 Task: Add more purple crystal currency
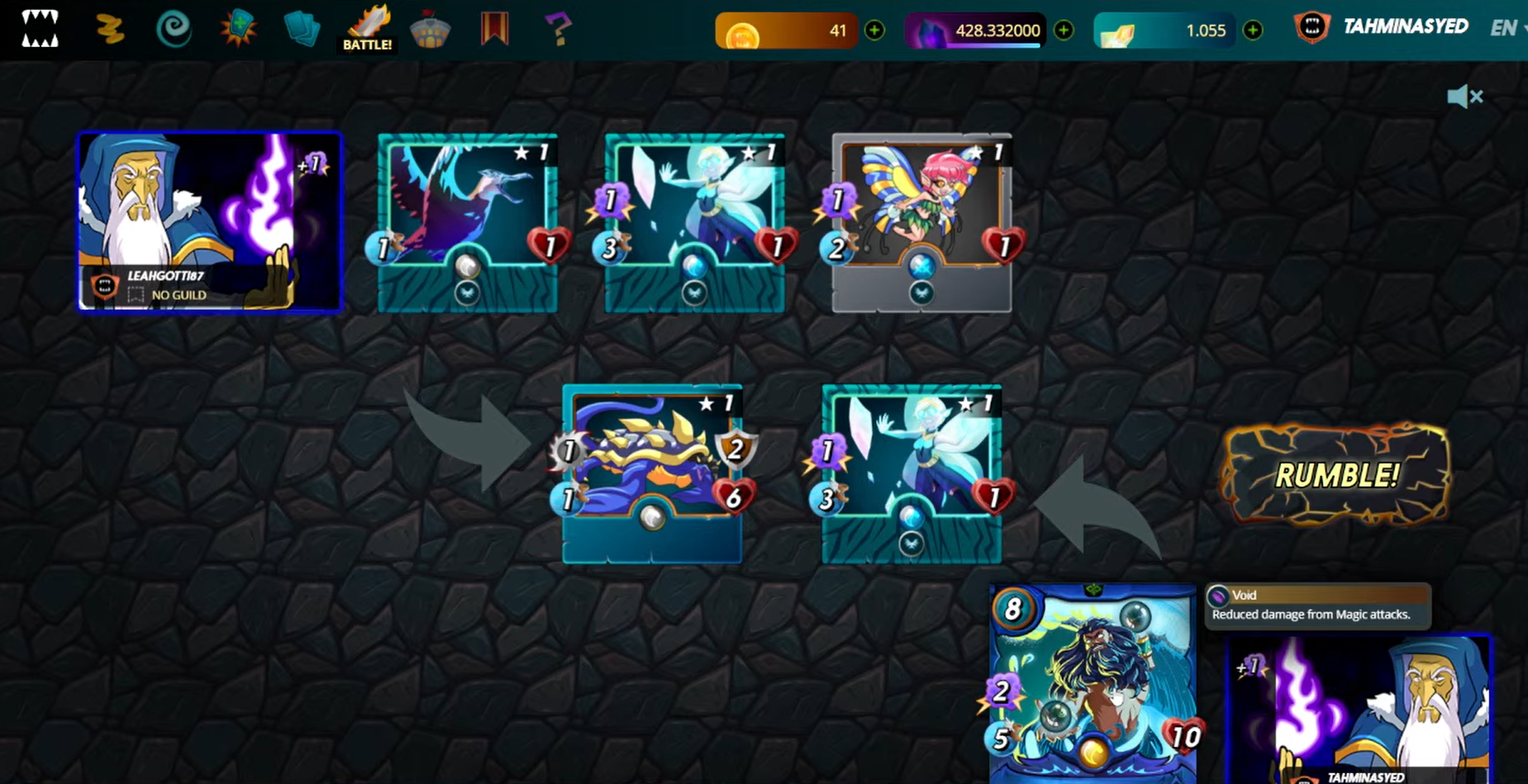pyautogui.click(x=1064, y=31)
